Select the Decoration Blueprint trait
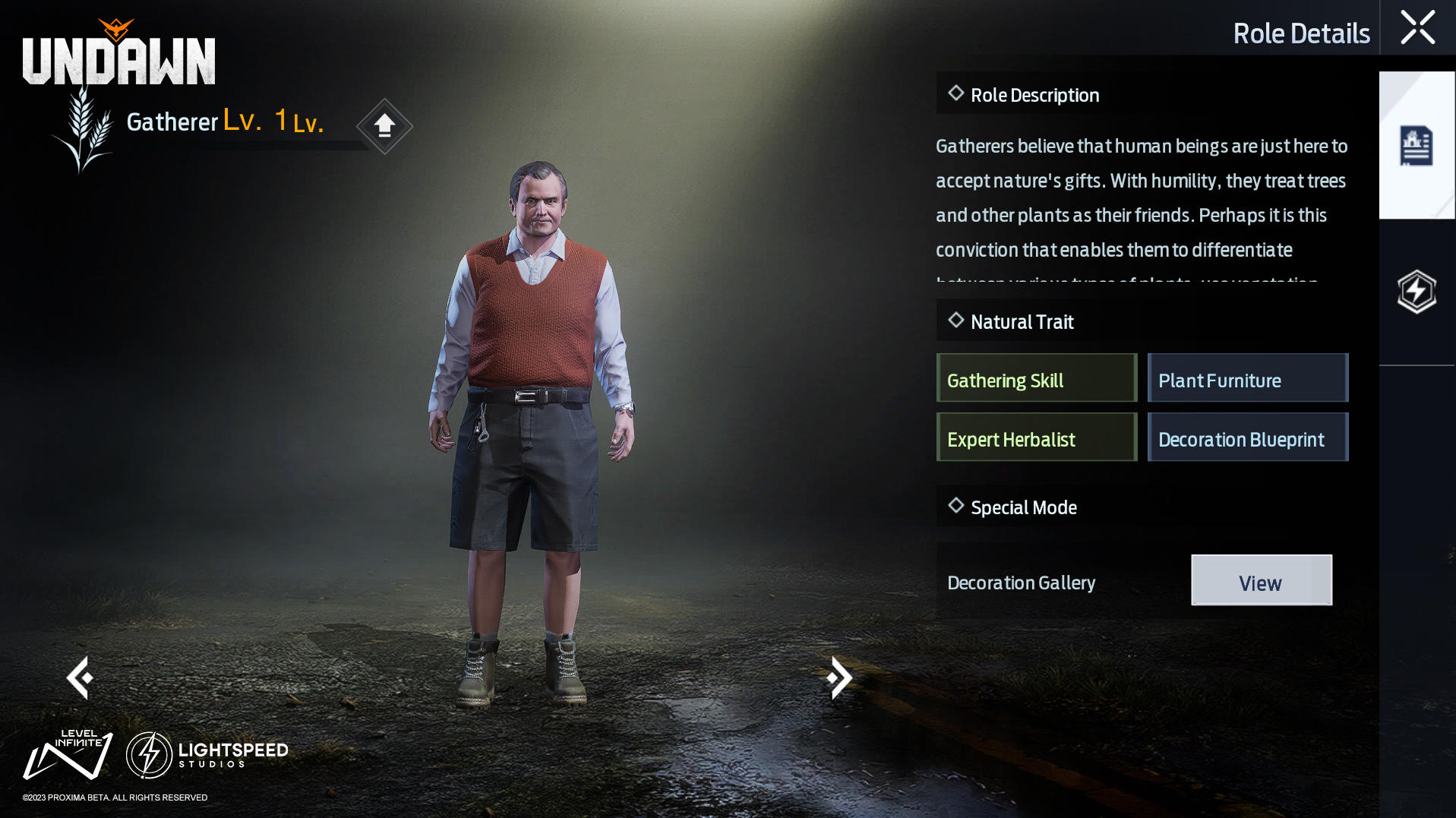Screen dimensions: 1456x818 1247,437
